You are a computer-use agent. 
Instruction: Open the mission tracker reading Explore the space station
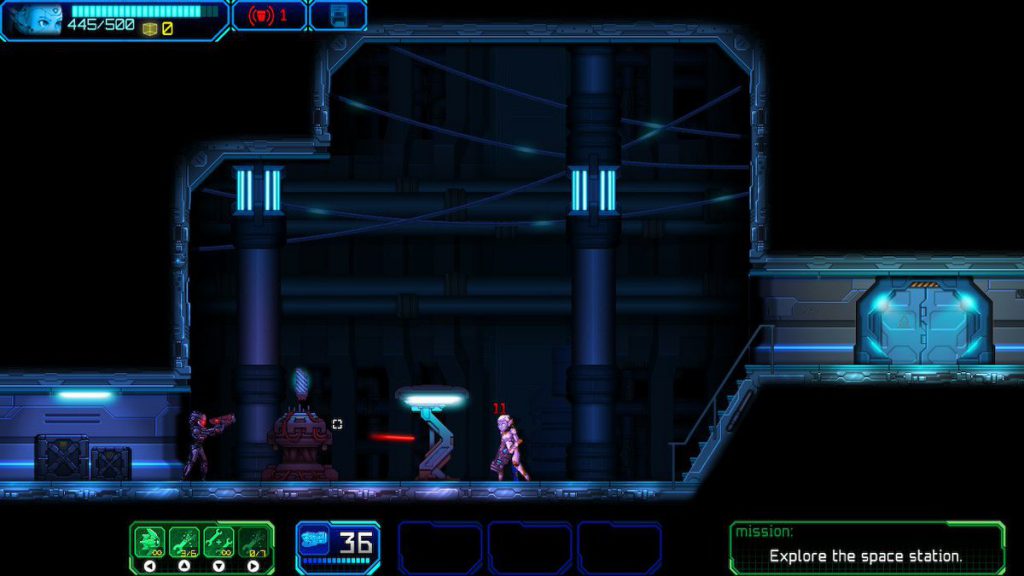(x=866, y=547)
